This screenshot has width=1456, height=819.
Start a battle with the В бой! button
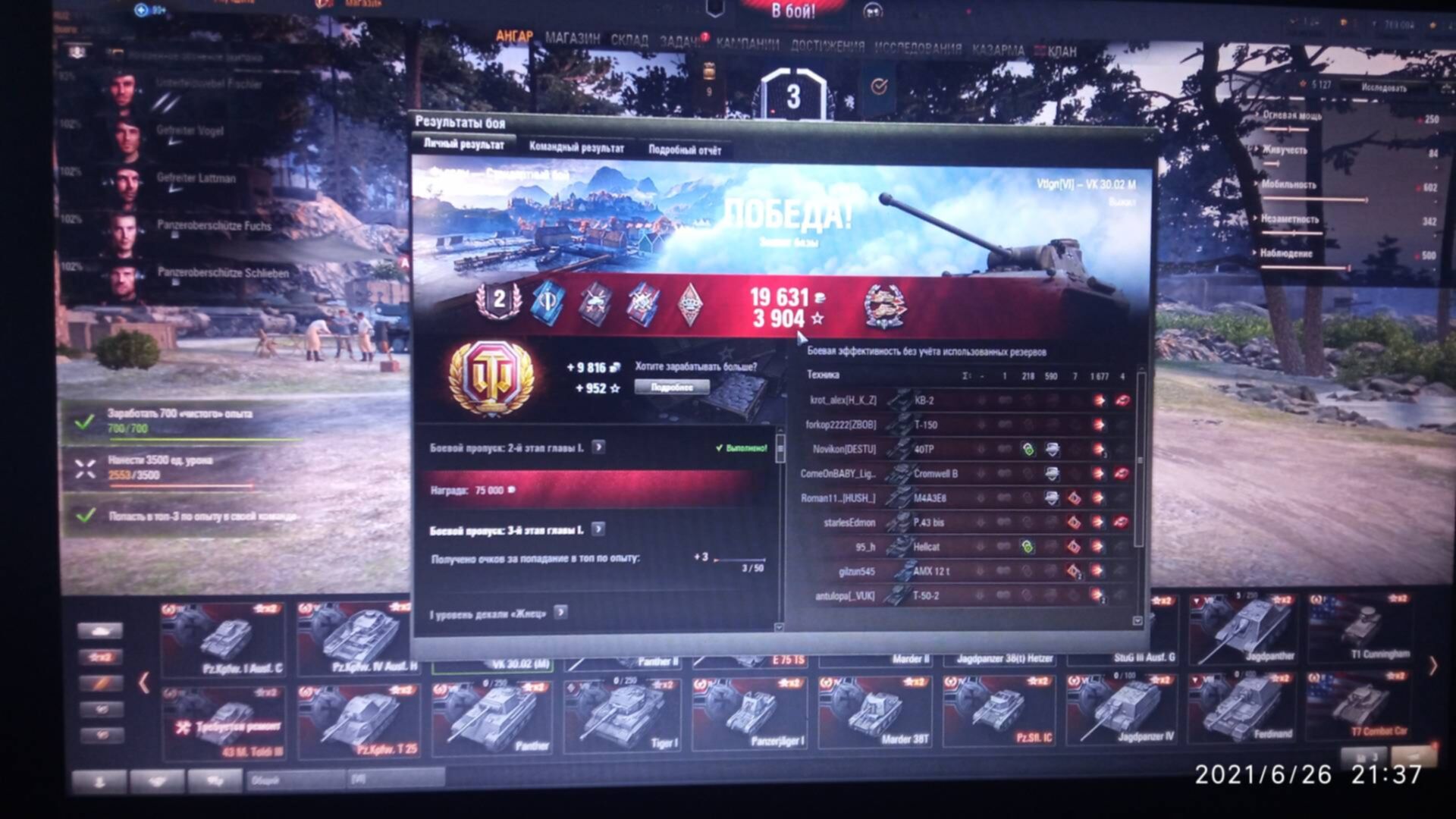coord(792,11)
